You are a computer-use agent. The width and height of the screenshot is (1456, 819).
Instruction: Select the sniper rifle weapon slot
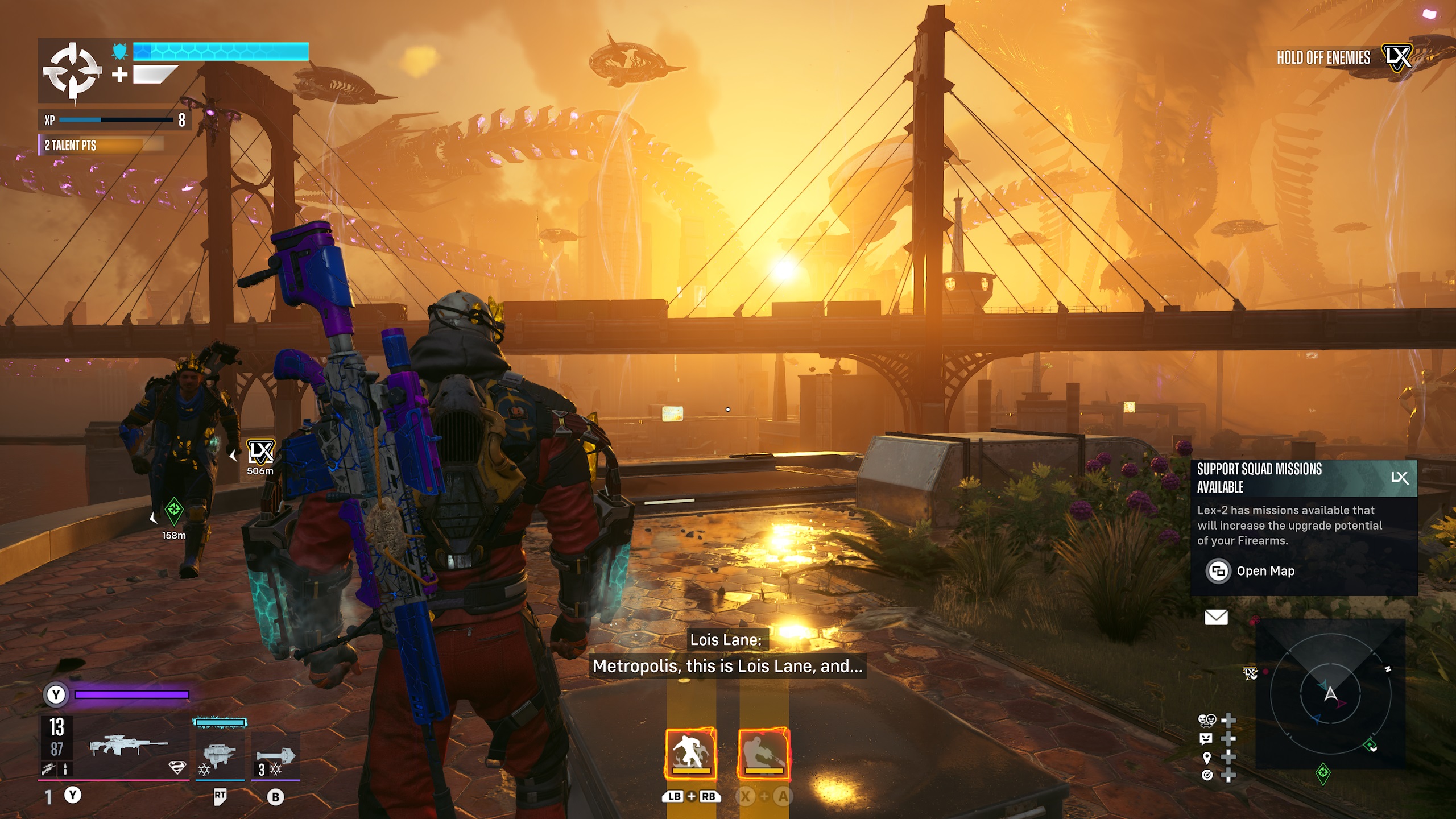click(129, 746)
